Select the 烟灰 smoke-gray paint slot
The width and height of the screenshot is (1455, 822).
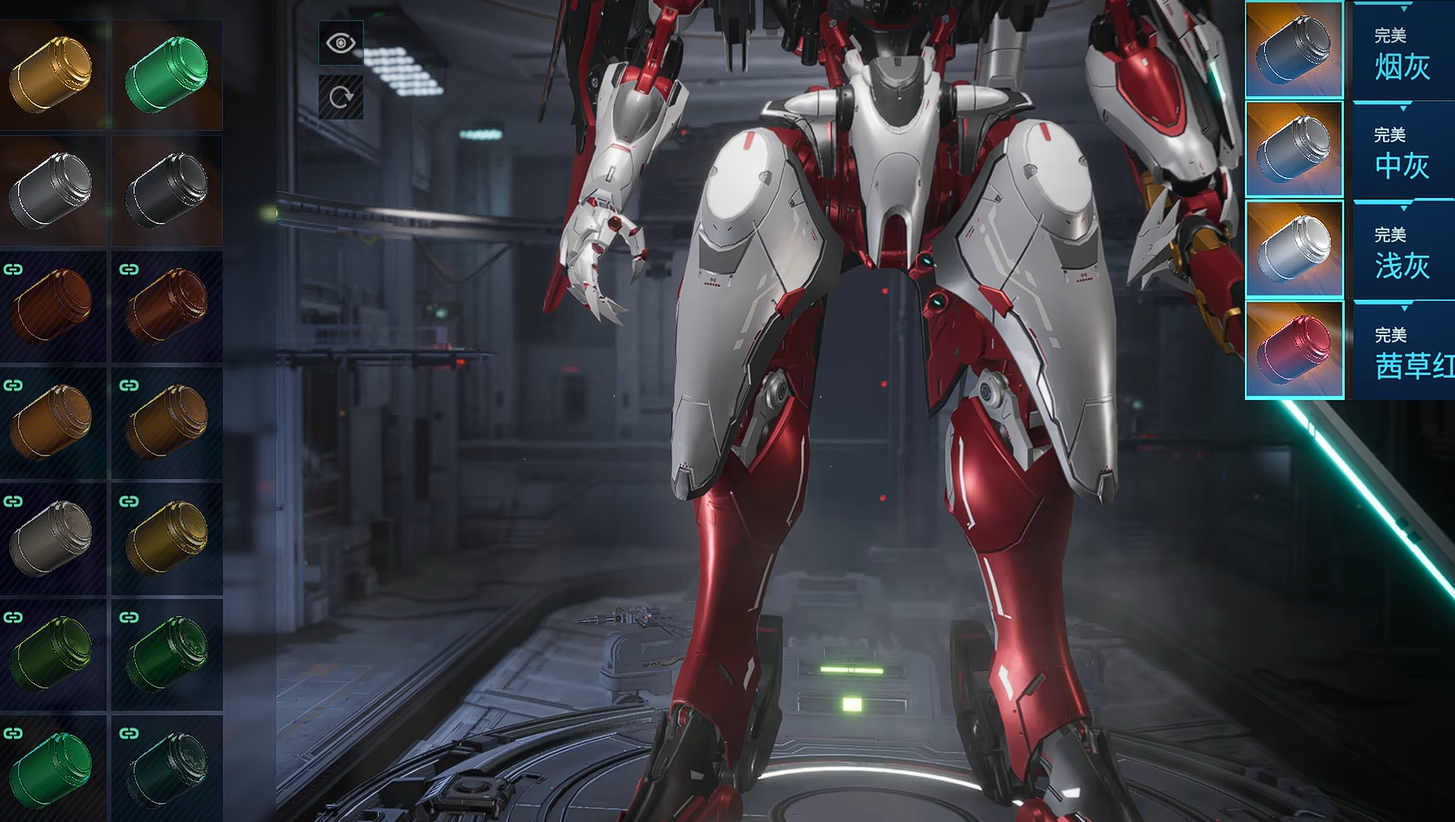pyautogui.click(x=1294, y=50)
